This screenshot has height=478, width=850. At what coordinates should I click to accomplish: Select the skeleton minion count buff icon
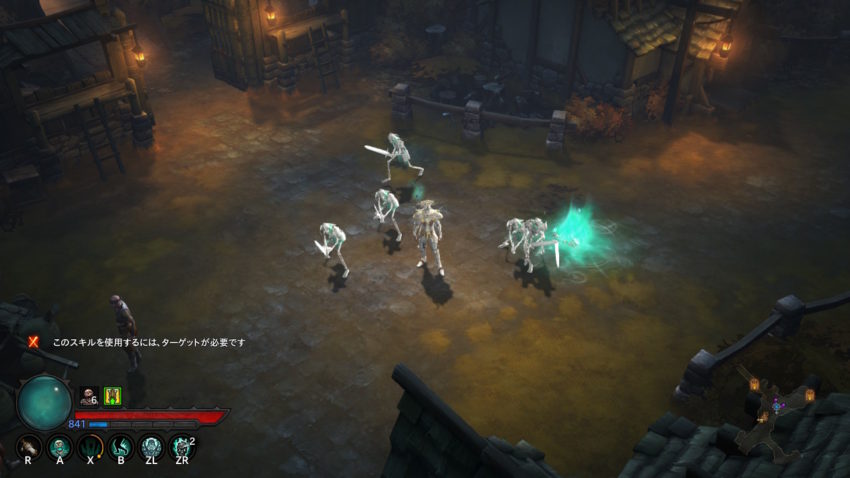point(88,395)
